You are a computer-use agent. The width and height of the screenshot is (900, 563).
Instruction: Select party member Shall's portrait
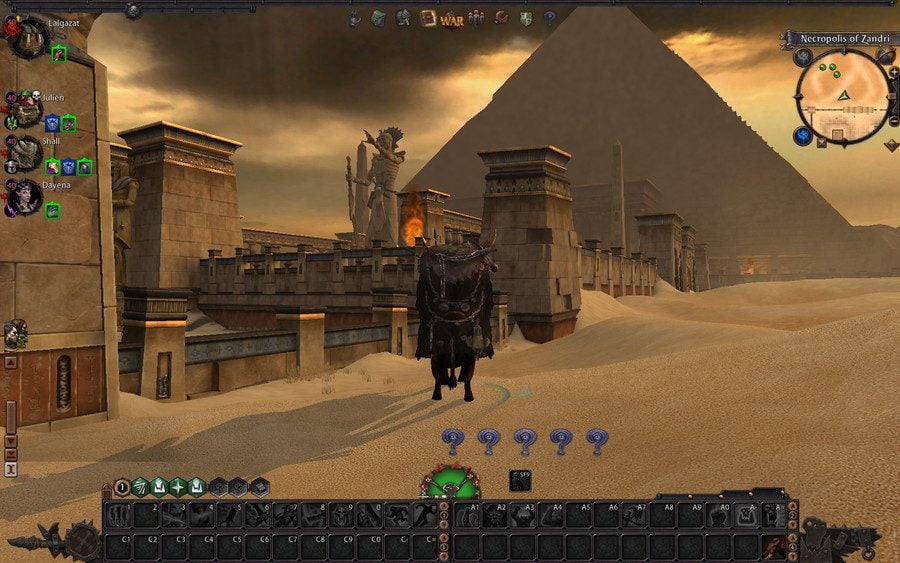[x=27, y=153]
